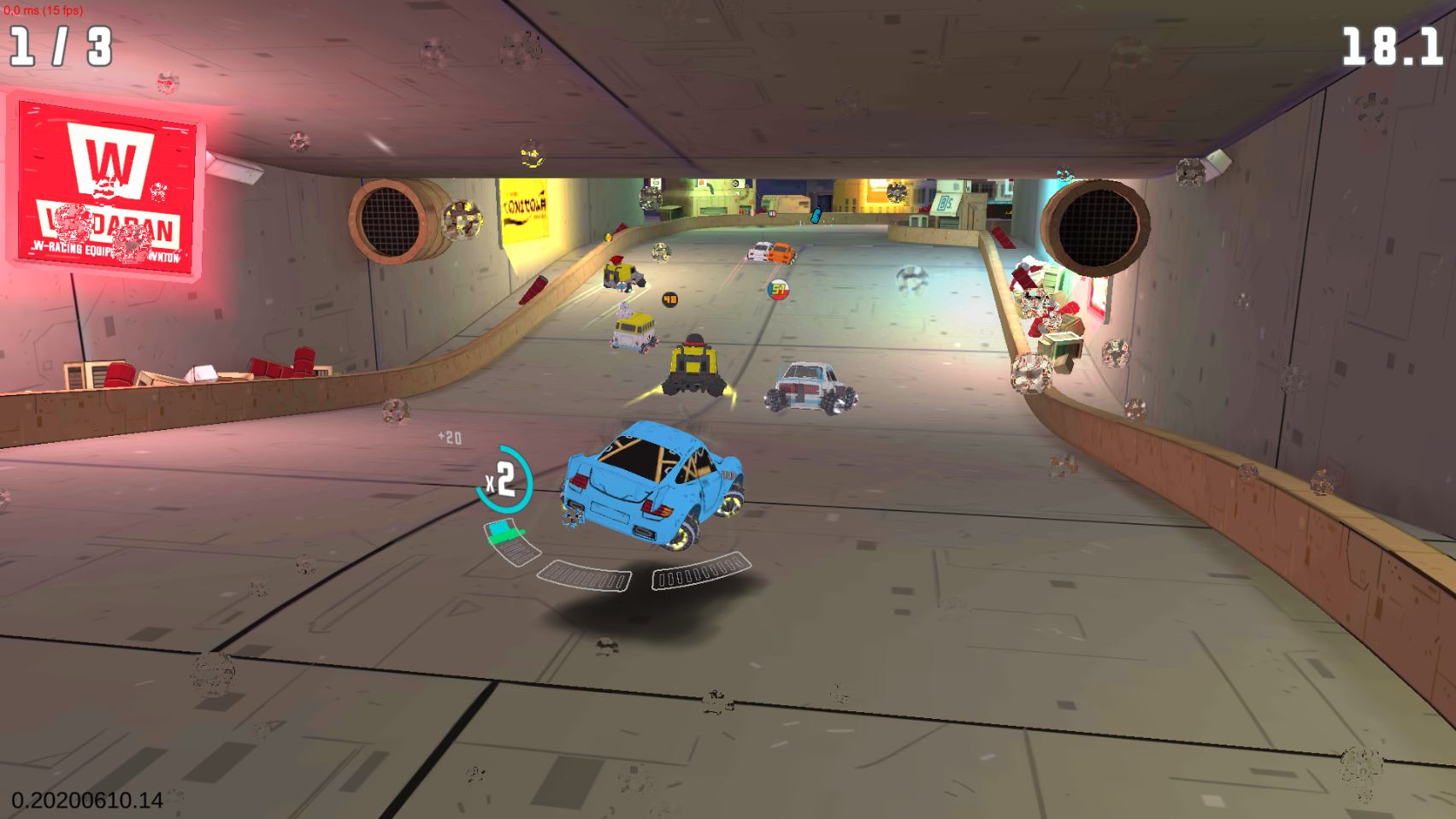Viewport: 1456px width, 819px height.
Task: Toggle the left curved dashboard meter
Action: tap(584, 575)
